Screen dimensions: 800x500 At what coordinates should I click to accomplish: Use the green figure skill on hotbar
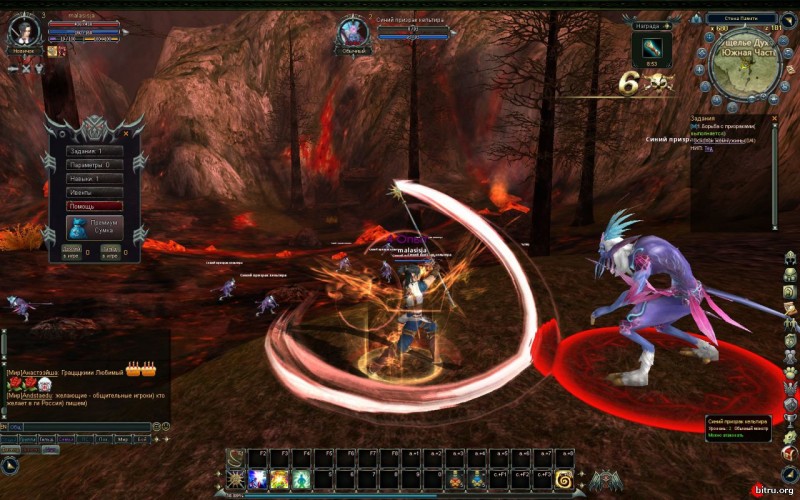301,479
